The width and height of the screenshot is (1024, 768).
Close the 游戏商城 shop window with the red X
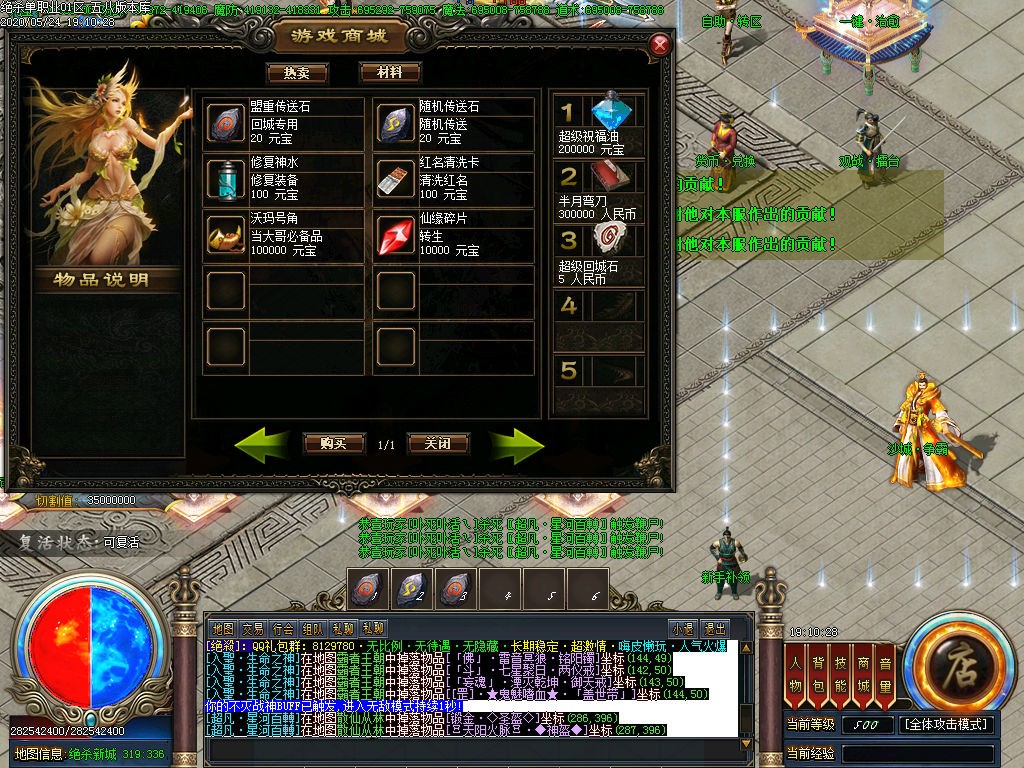coord(660,44)
